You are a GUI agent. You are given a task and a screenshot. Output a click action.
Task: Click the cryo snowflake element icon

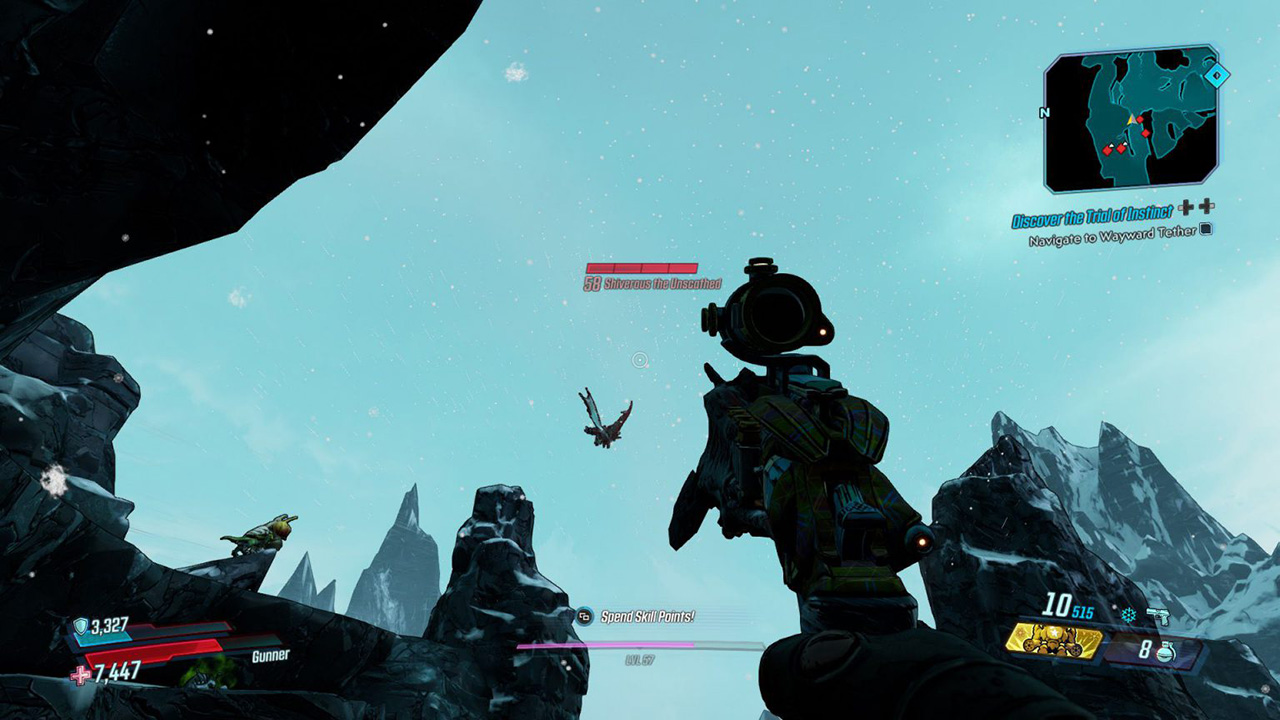pos(1129,616)
